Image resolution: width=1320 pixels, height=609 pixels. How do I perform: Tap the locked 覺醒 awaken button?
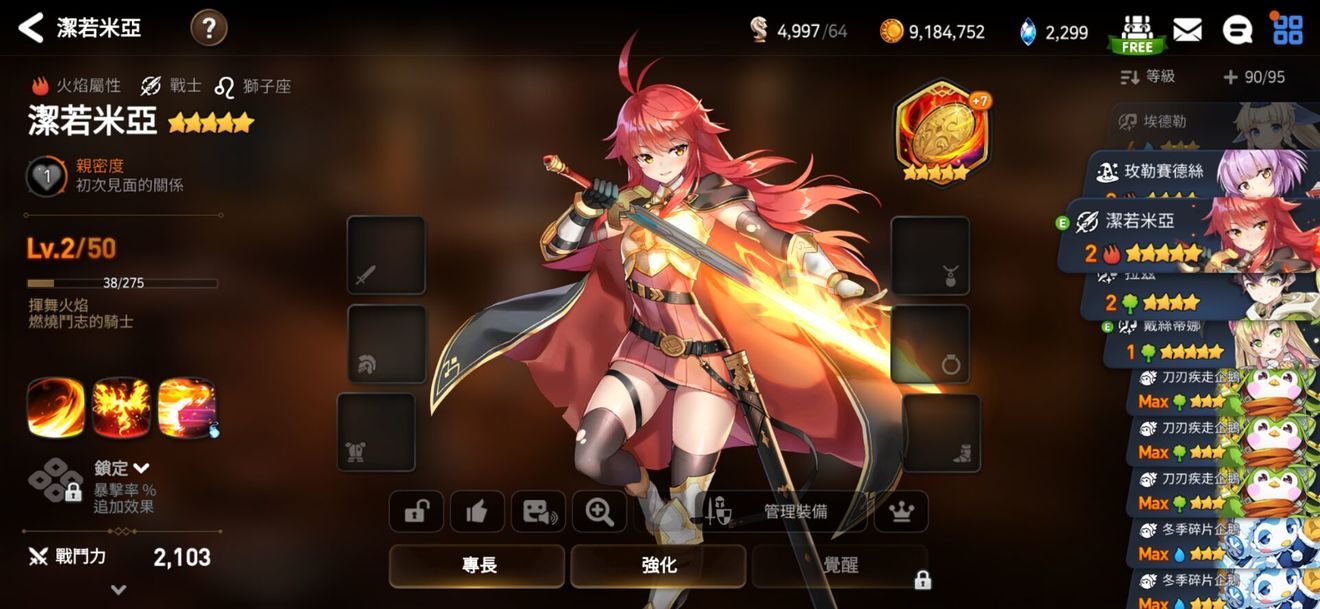point(840,566)
